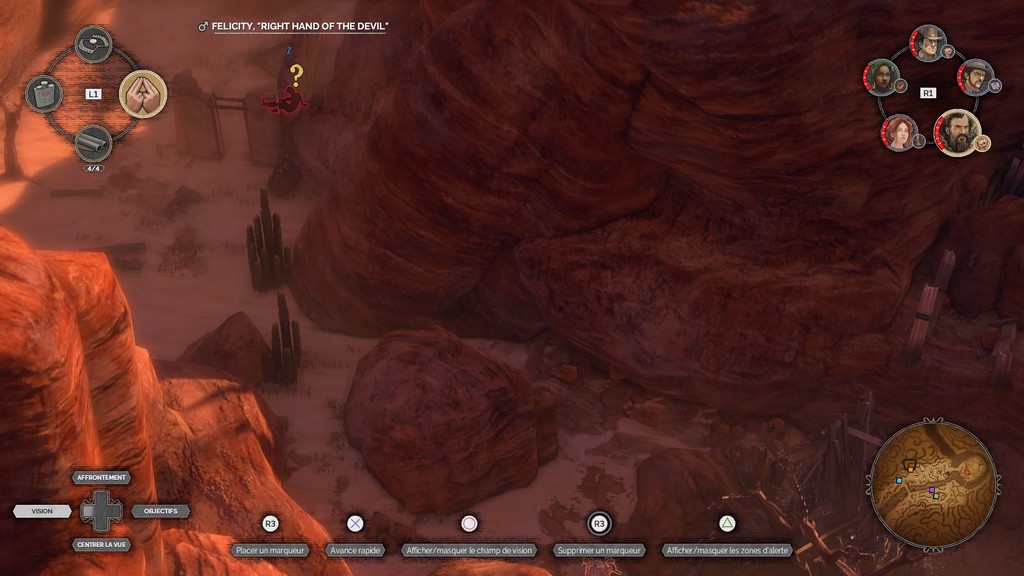1024x576 pixels.
Task: Activate the hip flask item
Action: (44, 94)
